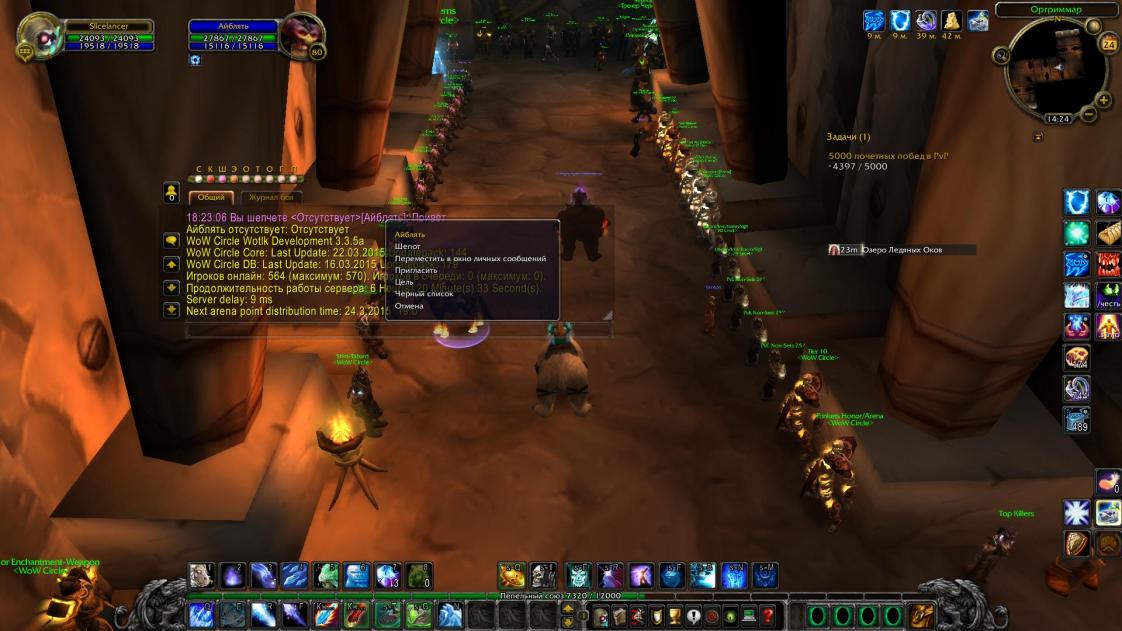Pick the Цель option in the menu
This screenshot has height=631, width=1122.
click(x=404, y=282)
